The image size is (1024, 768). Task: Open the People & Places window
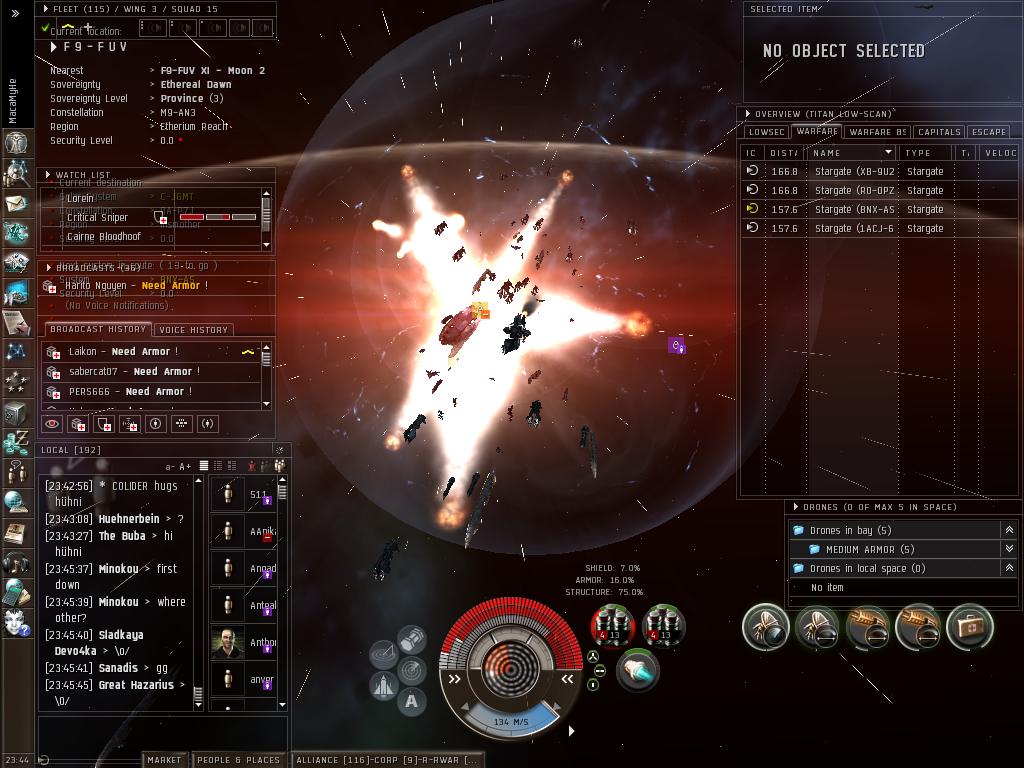tap(238, 760)
